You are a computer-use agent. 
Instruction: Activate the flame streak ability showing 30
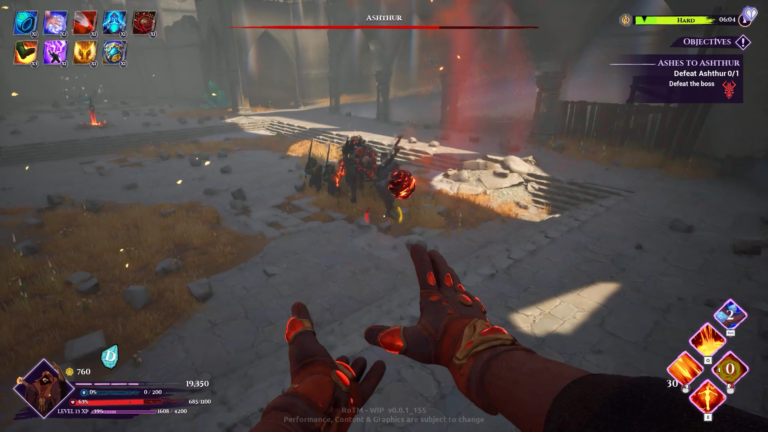click(686, 369)
